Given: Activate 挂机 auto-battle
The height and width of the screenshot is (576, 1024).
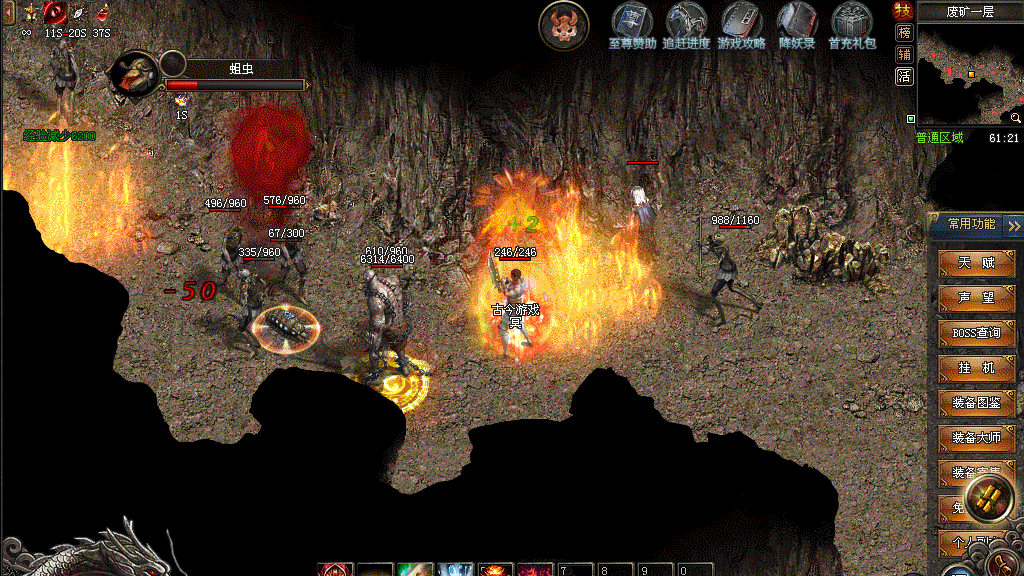Looking at the screenshot, I should [x=977, y=368].
